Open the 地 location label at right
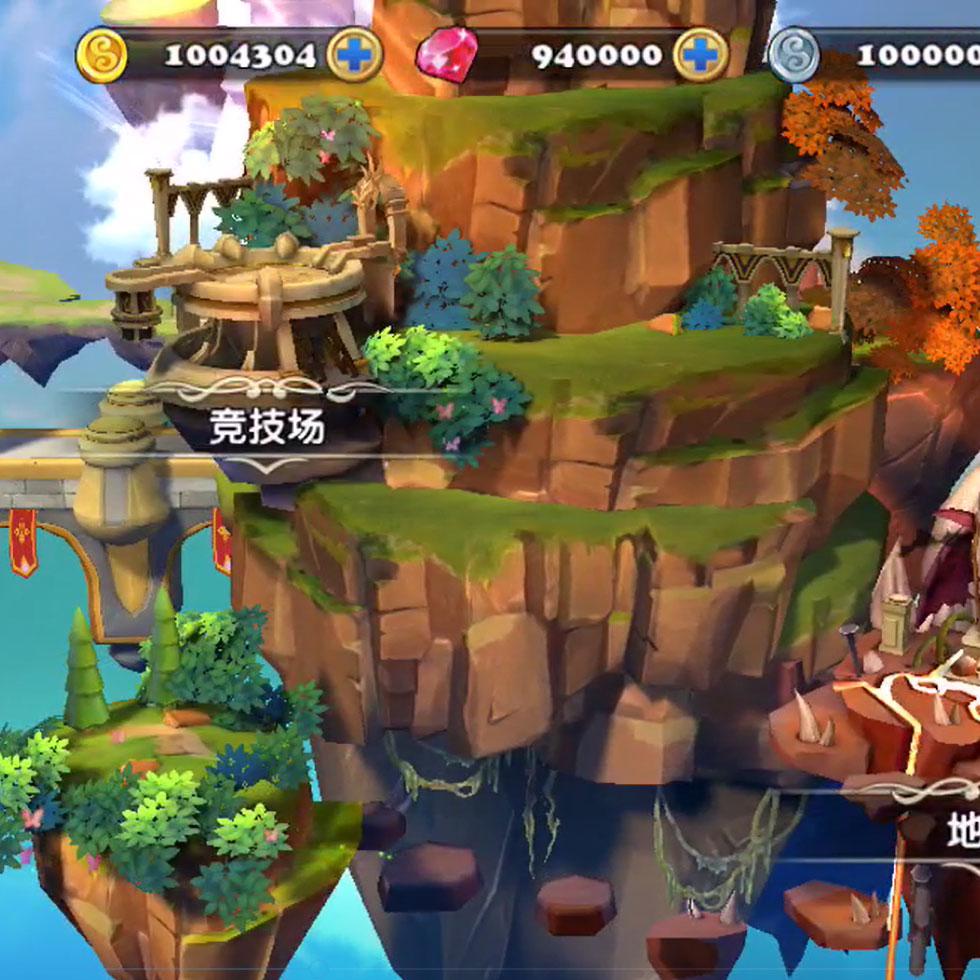980x980 pixels. (x=962, y=830)
